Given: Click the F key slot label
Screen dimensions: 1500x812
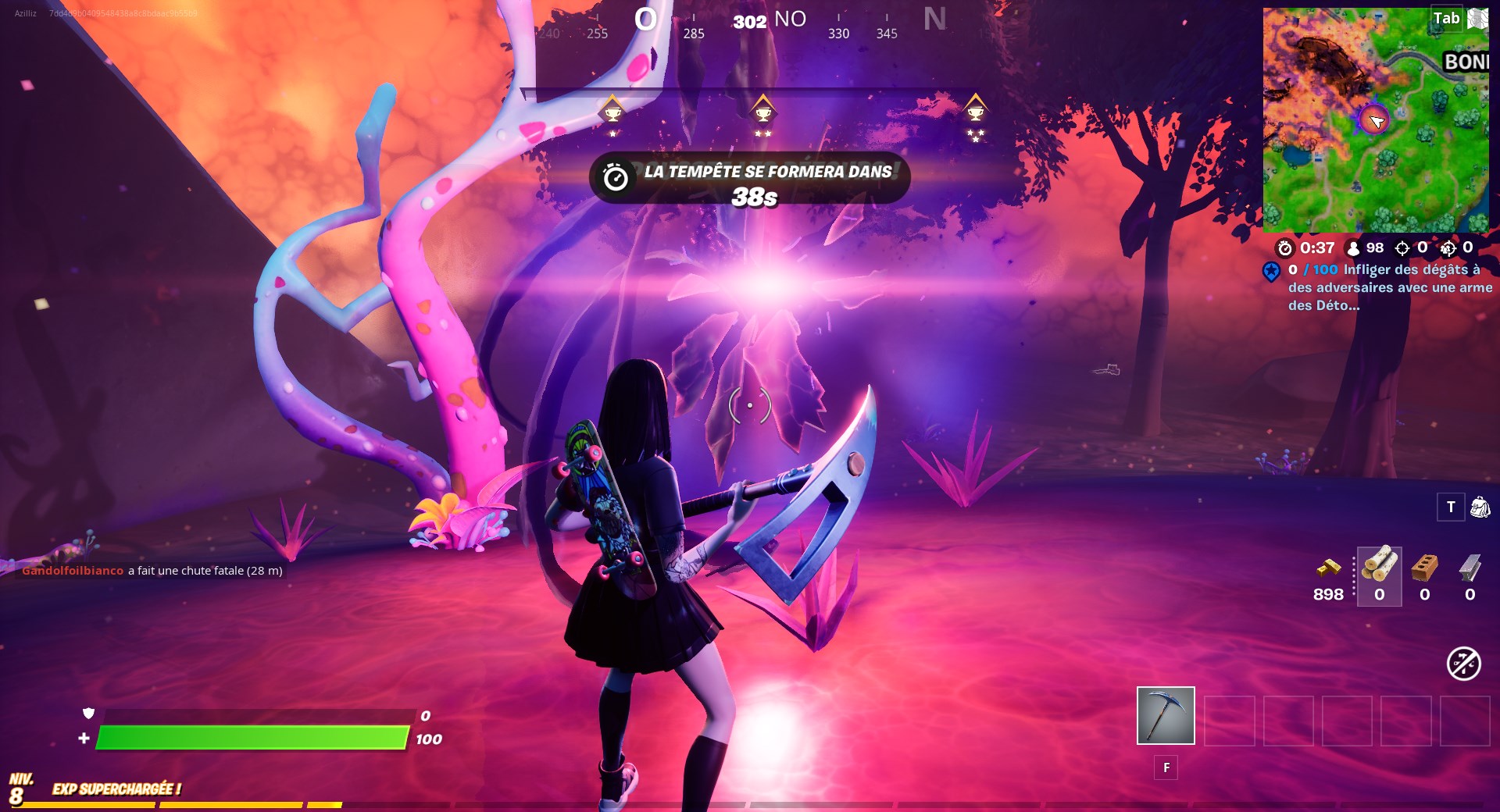Looking at the screenshot, I should tap(1166, 768).
